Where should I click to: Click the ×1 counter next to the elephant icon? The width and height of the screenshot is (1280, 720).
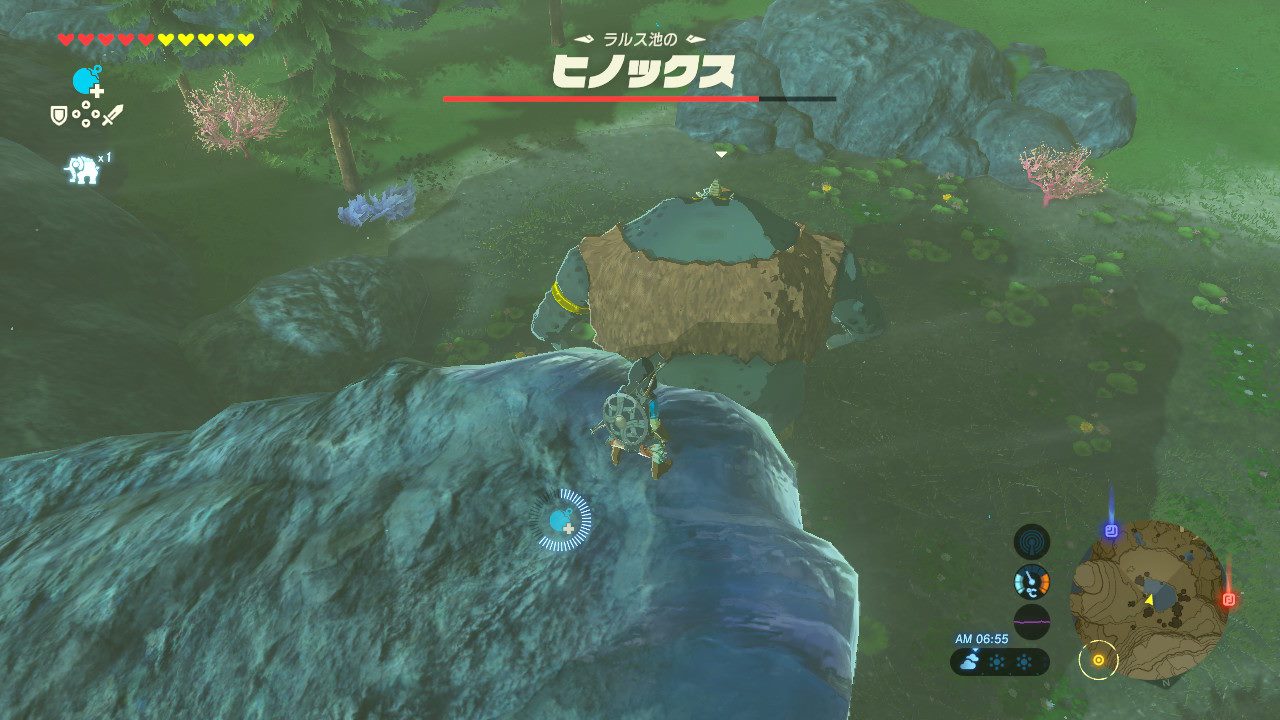coord(105,157)
